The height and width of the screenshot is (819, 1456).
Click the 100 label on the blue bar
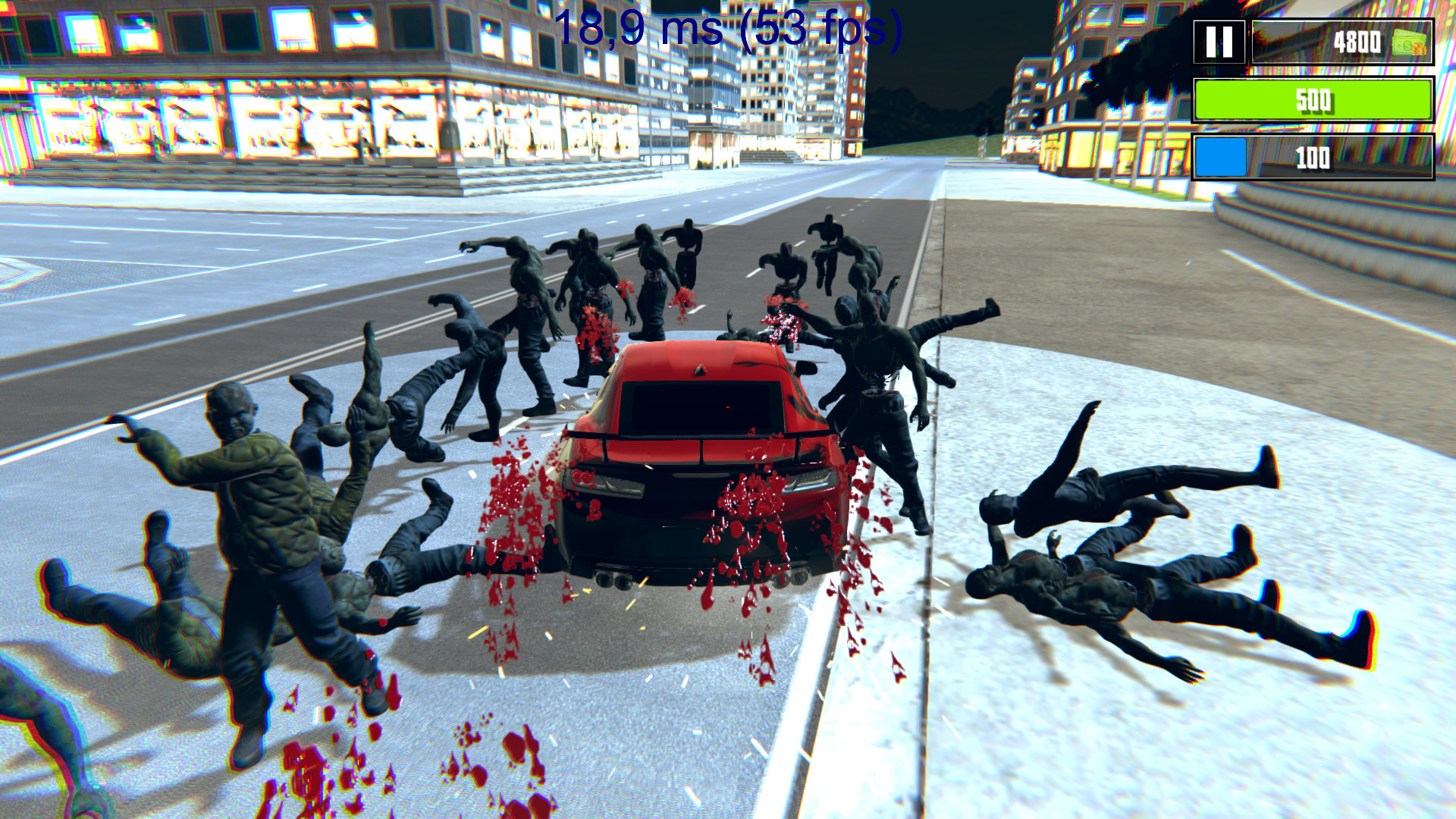1314,157
